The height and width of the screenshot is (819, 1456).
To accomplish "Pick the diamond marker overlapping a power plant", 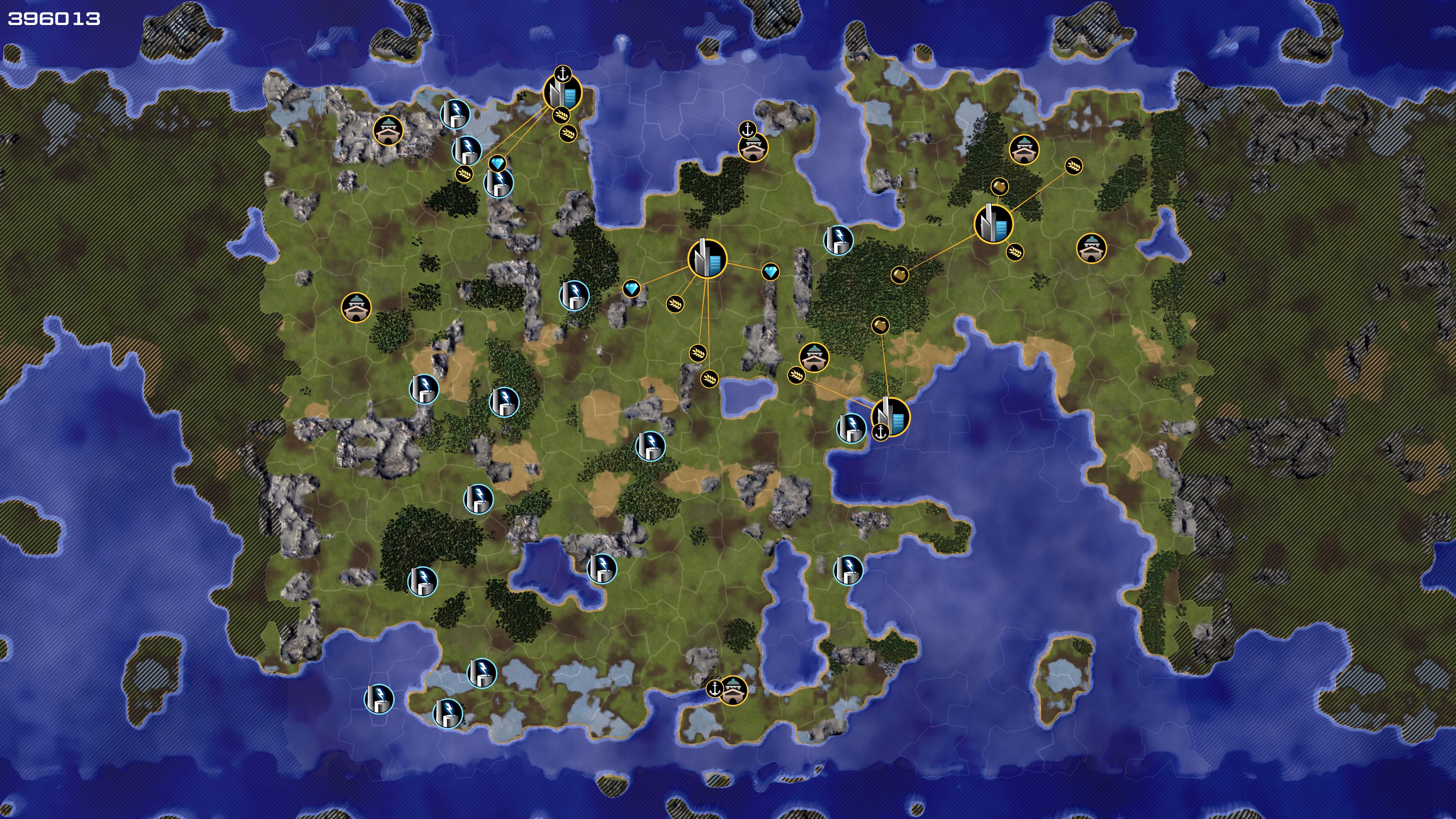I will [x=497, y=164].
